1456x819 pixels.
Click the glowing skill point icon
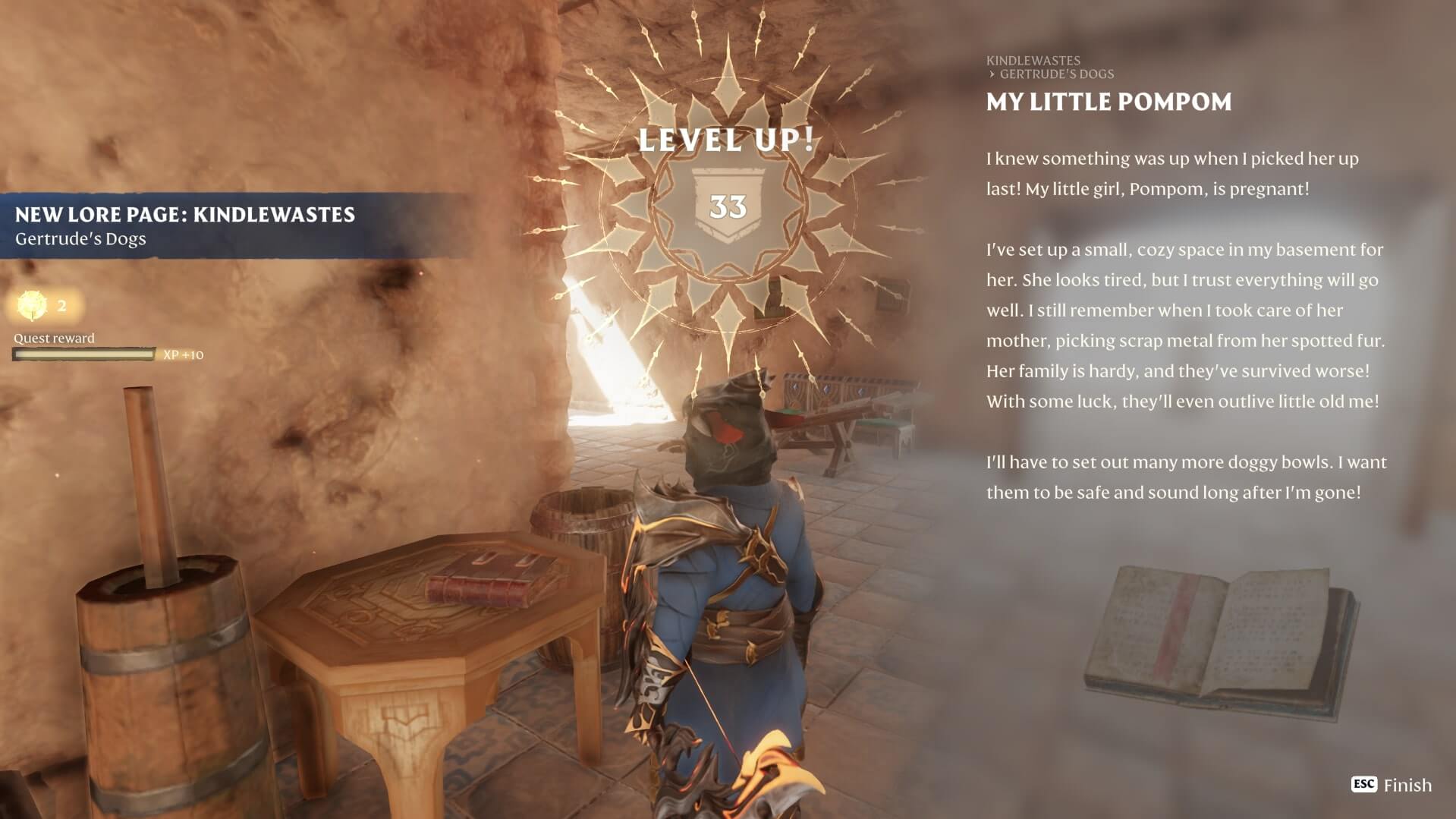32,305
